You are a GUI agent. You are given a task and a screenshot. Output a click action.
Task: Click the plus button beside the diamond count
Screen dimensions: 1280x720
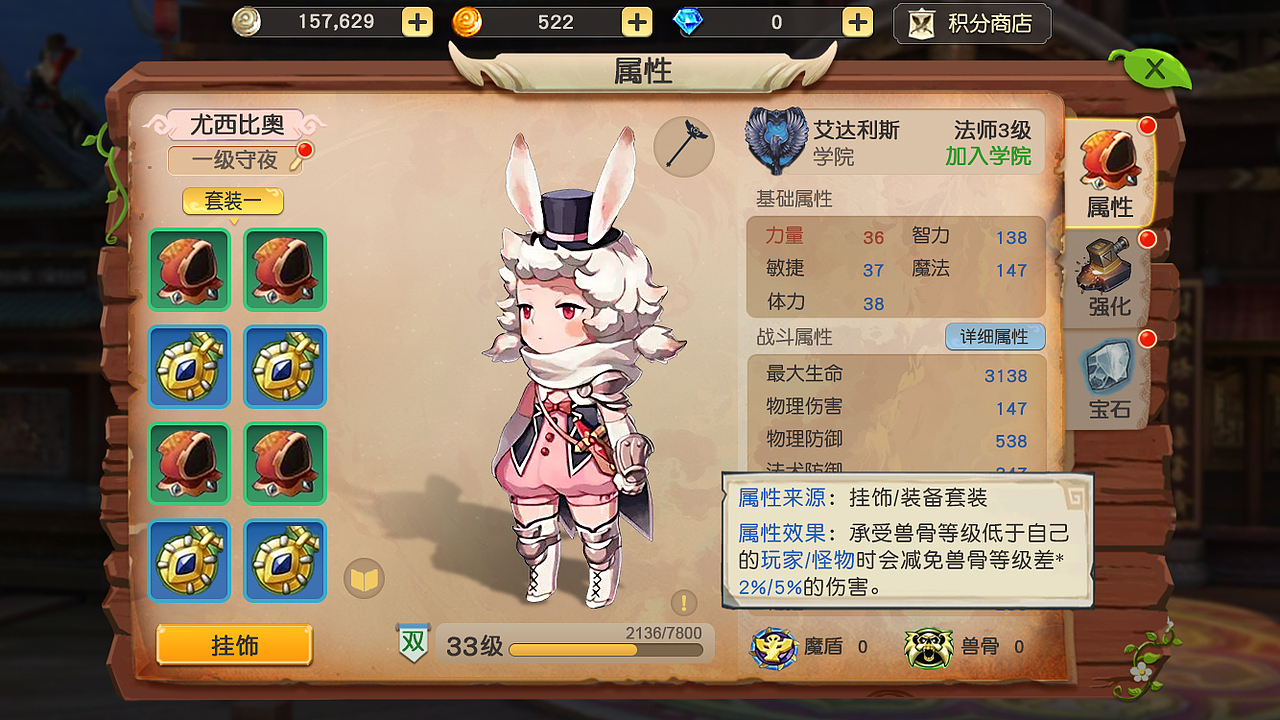856,21
